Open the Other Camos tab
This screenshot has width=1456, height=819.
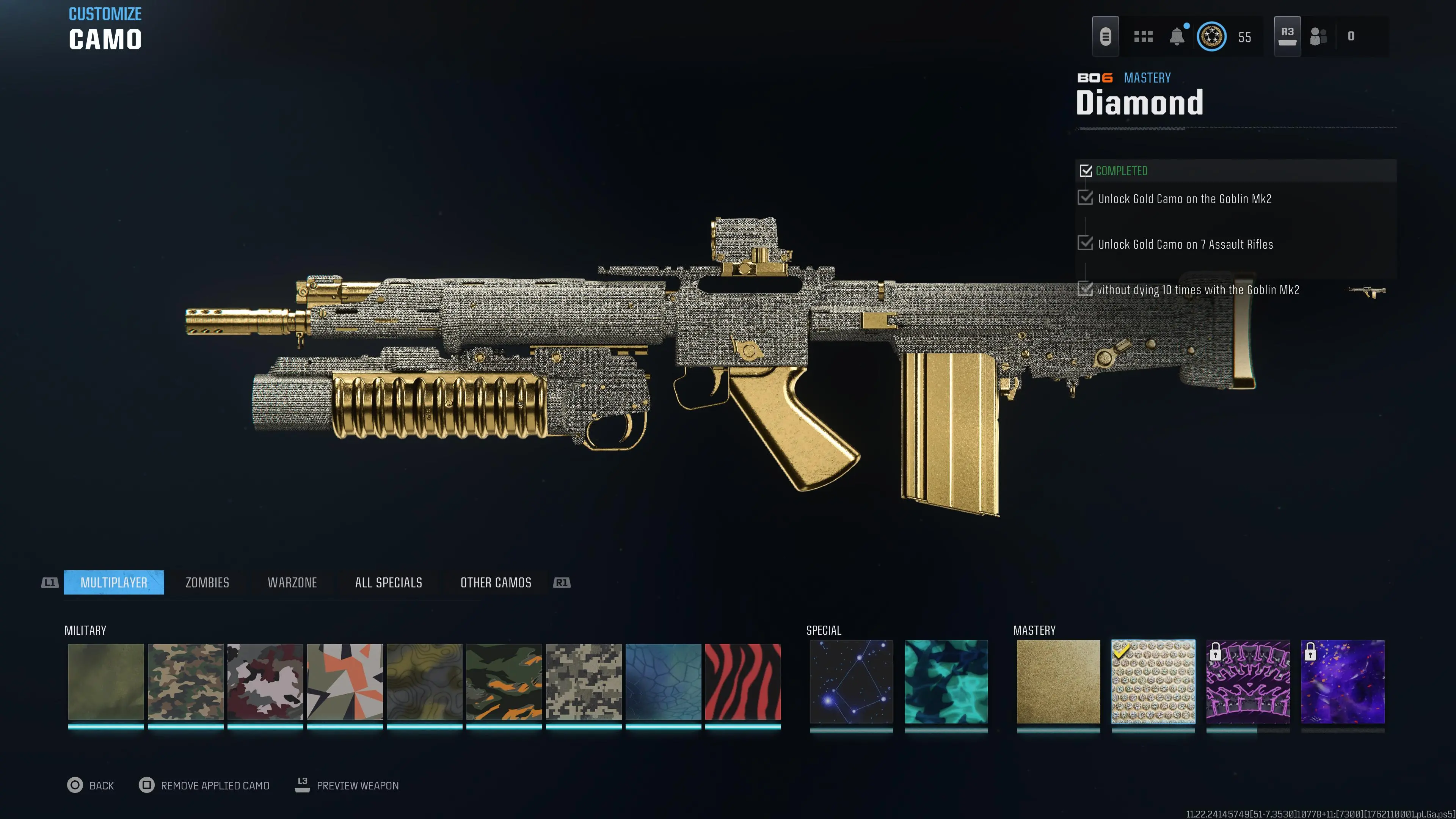tap(496, 582)
